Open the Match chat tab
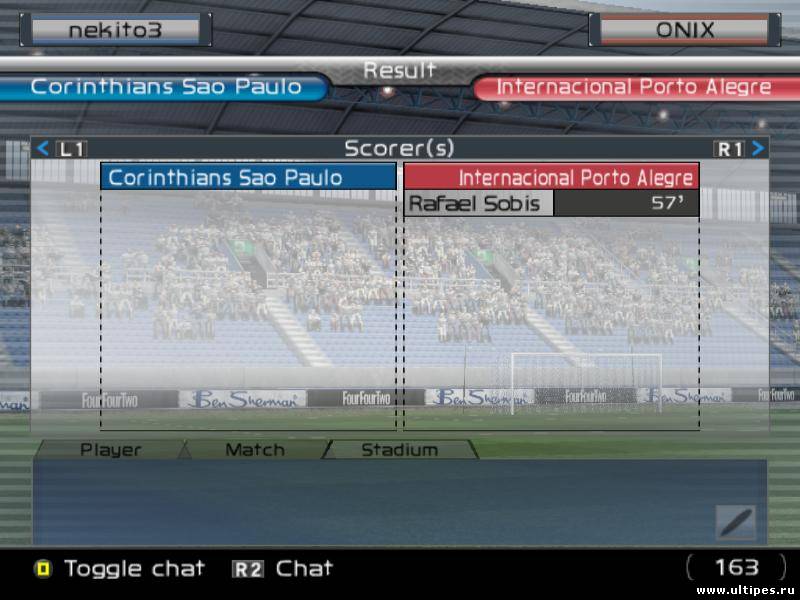800x600 pixels. [255, 450]
